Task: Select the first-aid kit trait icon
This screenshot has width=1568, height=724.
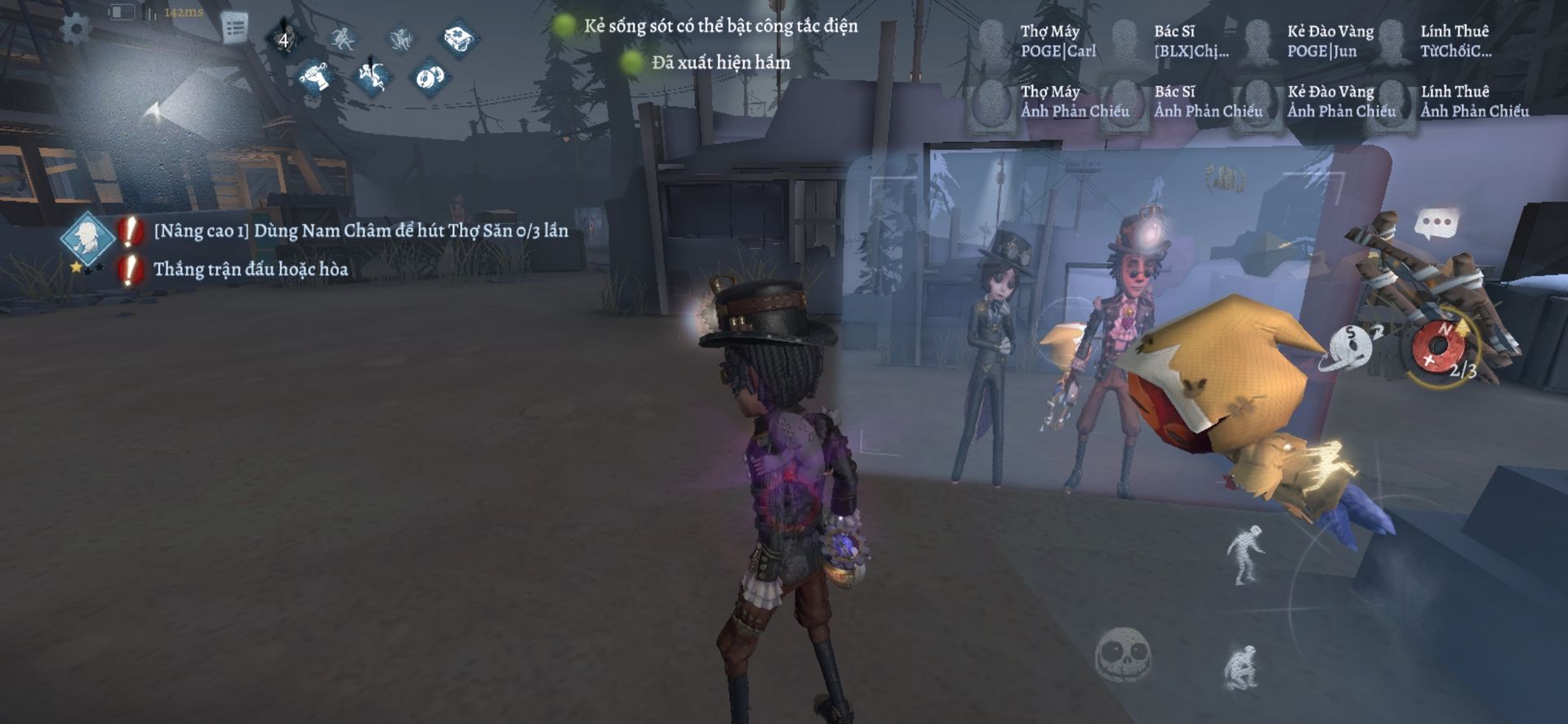Action: click(x=459, y=38)
